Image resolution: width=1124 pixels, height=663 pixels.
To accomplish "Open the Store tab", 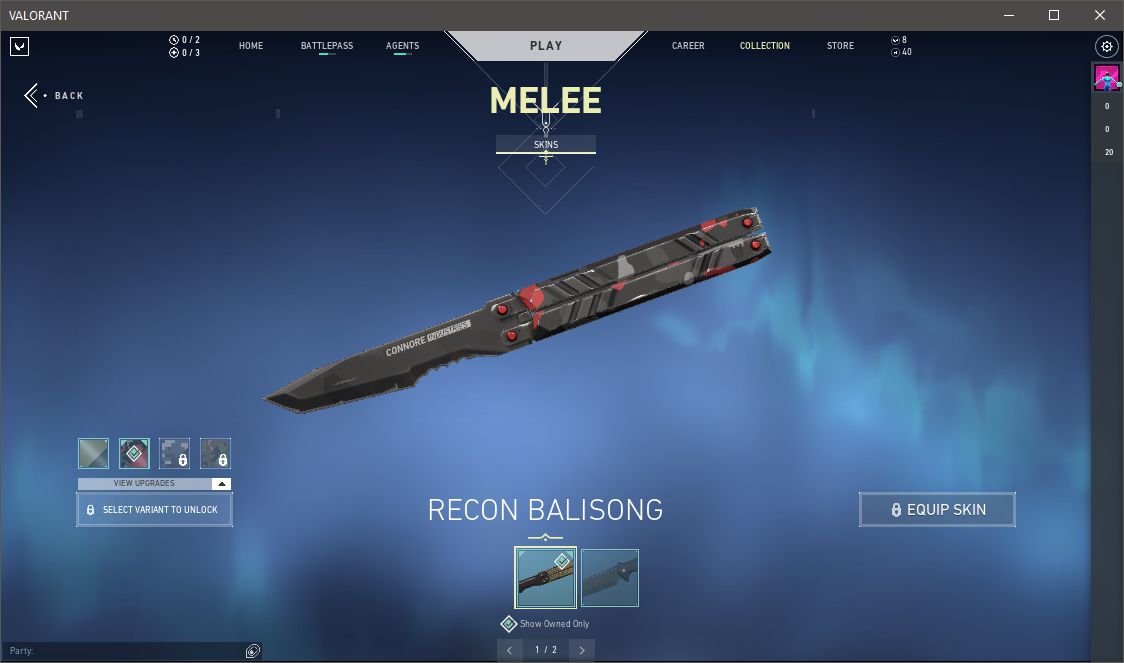I will [840, 46].
